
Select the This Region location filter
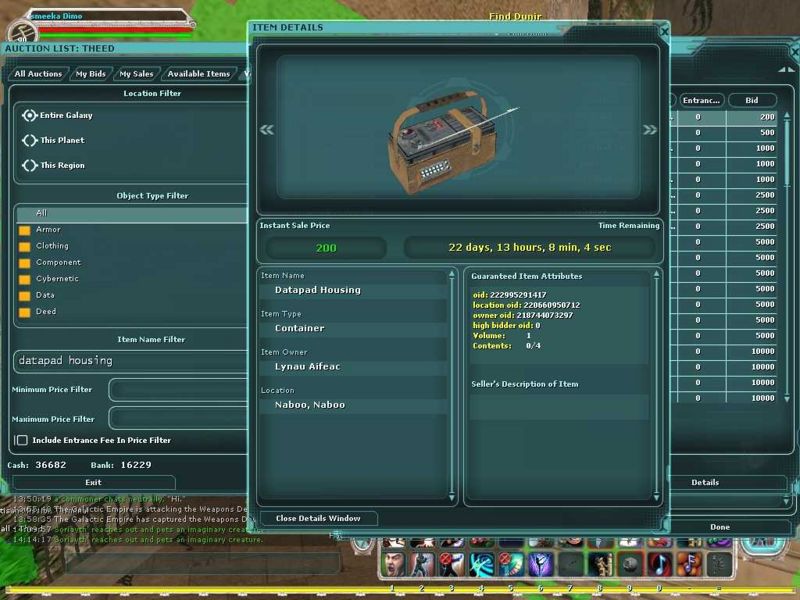(30, 165)
